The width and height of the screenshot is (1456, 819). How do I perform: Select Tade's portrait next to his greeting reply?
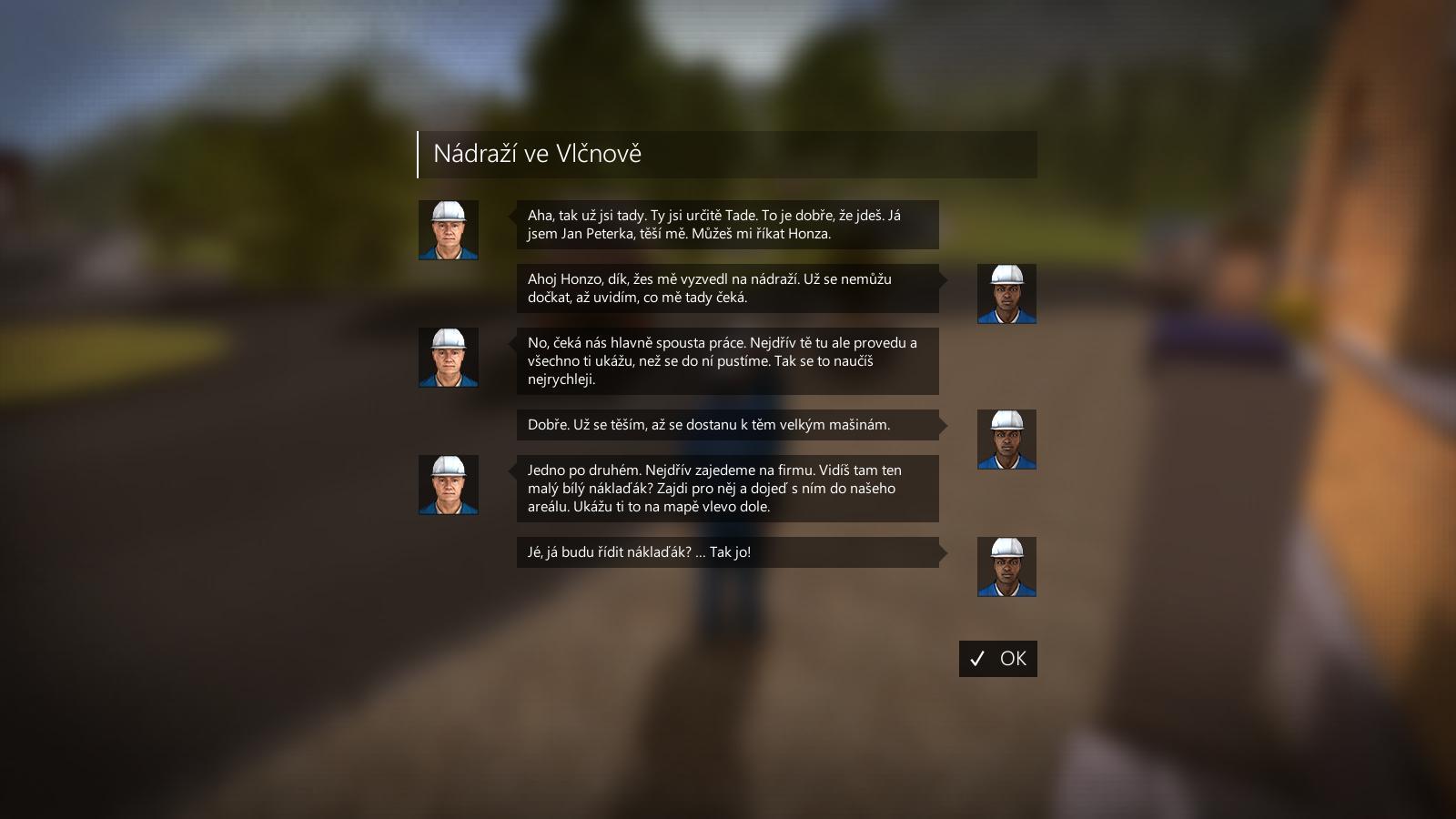coord(1006,293)
